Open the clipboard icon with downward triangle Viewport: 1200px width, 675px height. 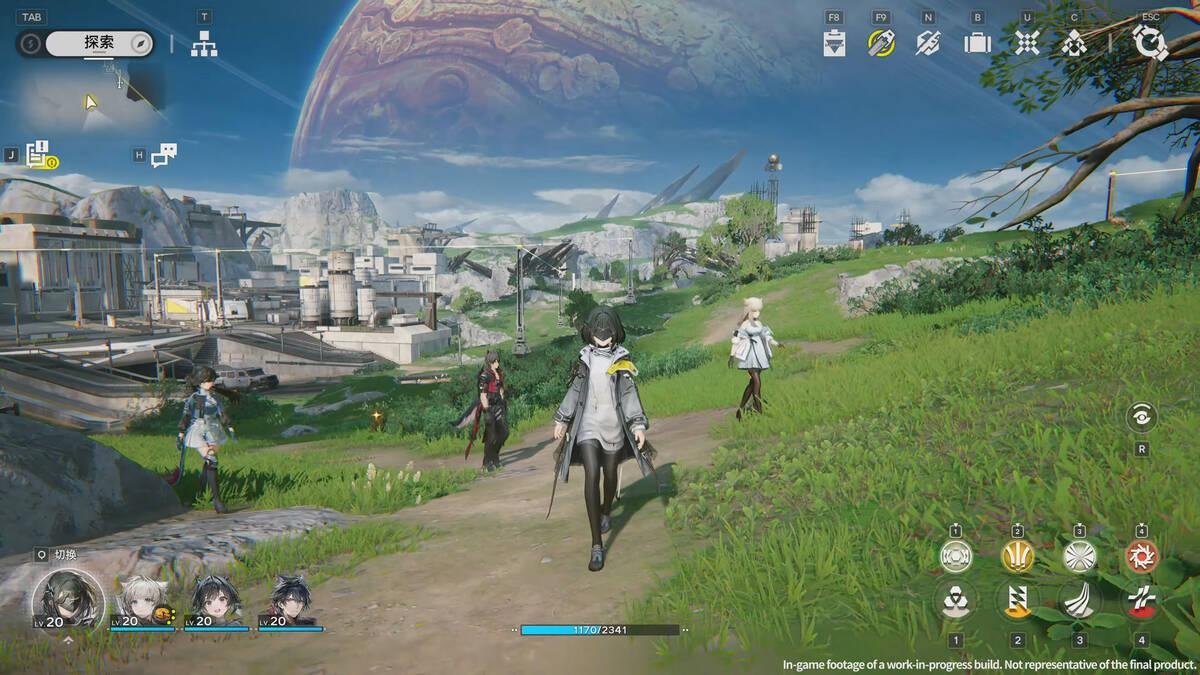[834, 43]
